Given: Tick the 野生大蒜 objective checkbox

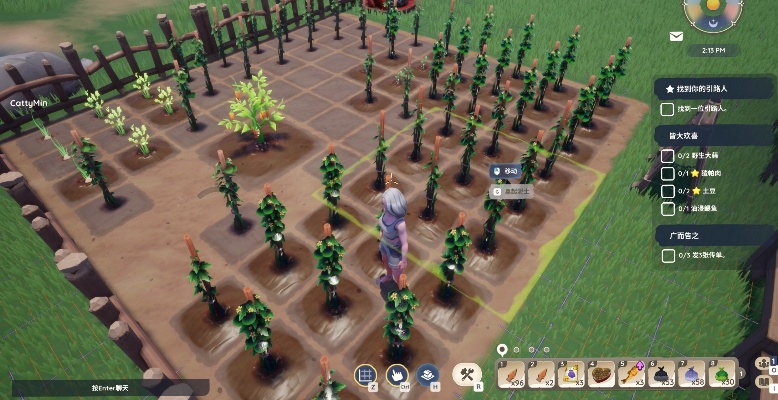Looking at the screenshot, I should point(667,156).
